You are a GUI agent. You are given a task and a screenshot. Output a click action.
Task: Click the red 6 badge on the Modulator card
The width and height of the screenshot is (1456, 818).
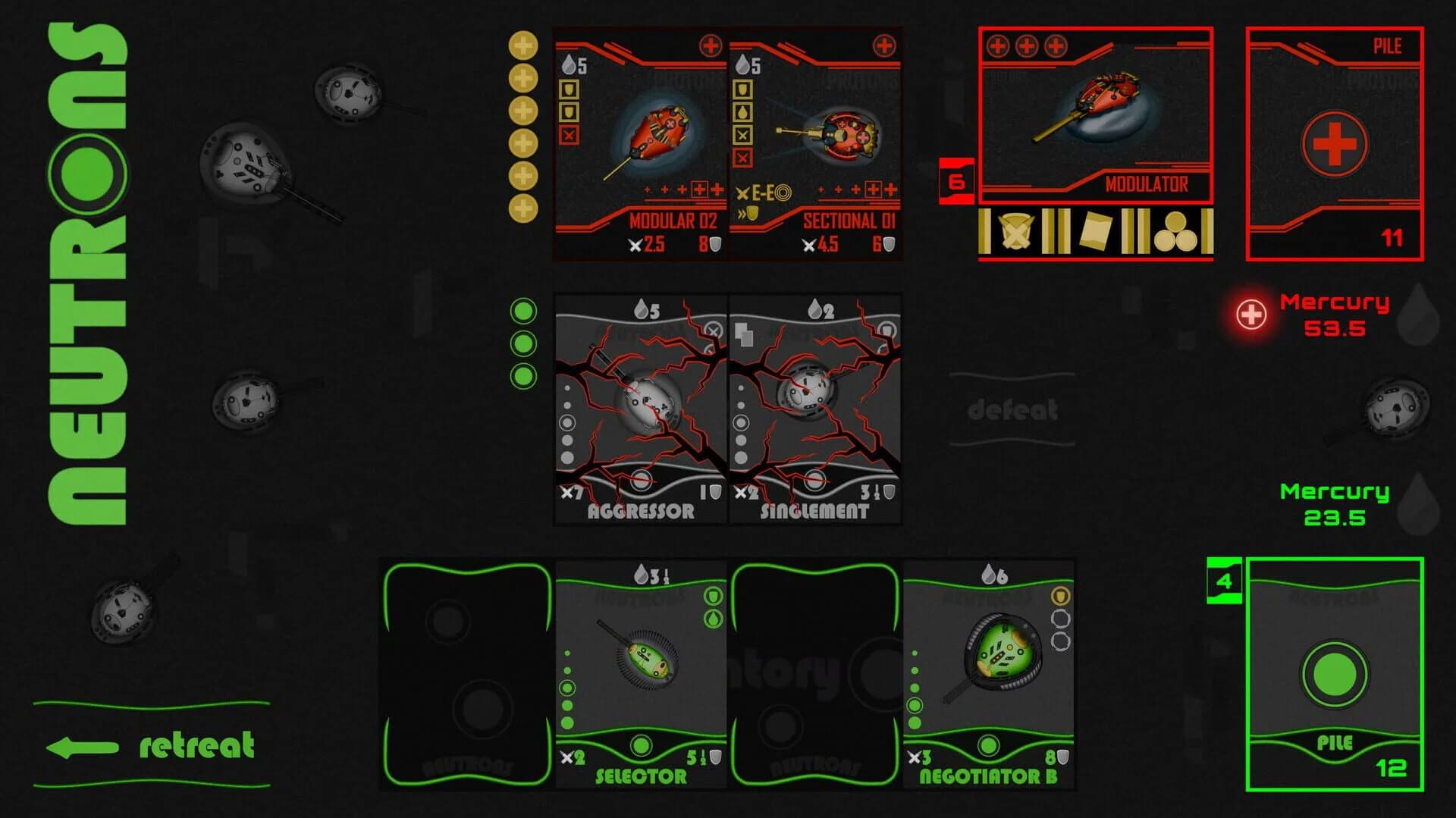click(955, 180)
